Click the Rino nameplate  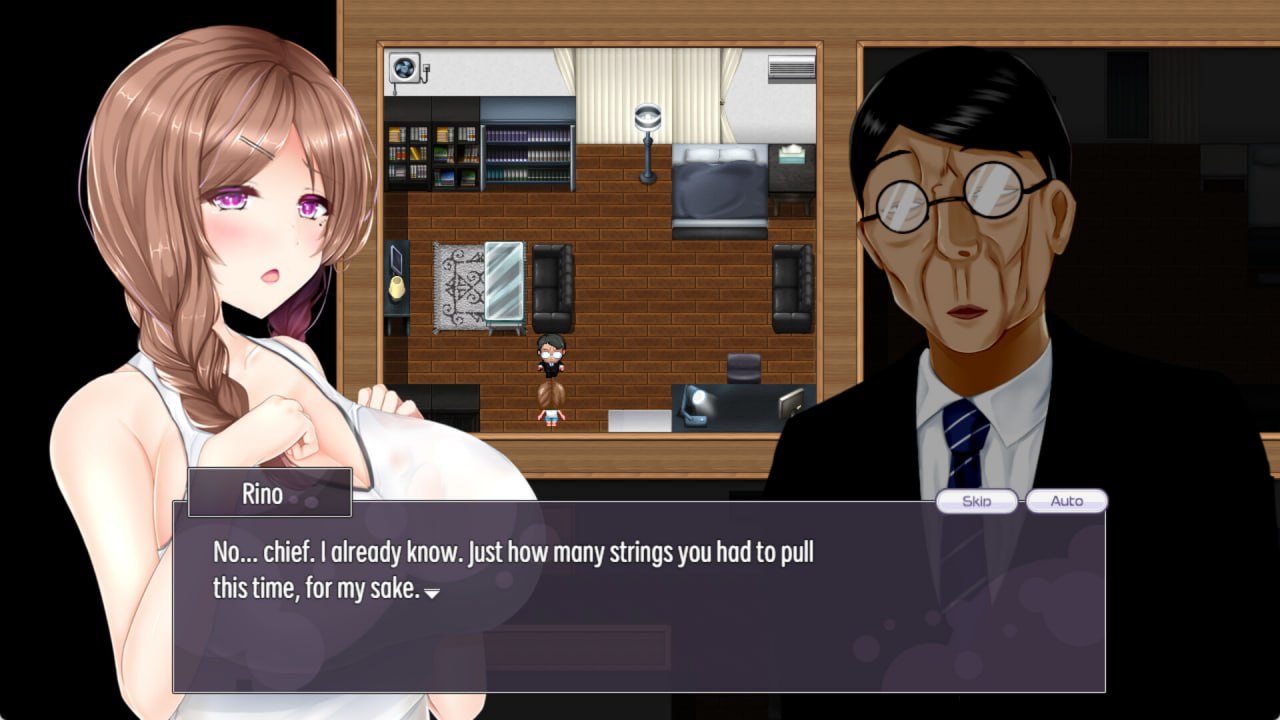point(268,492)
